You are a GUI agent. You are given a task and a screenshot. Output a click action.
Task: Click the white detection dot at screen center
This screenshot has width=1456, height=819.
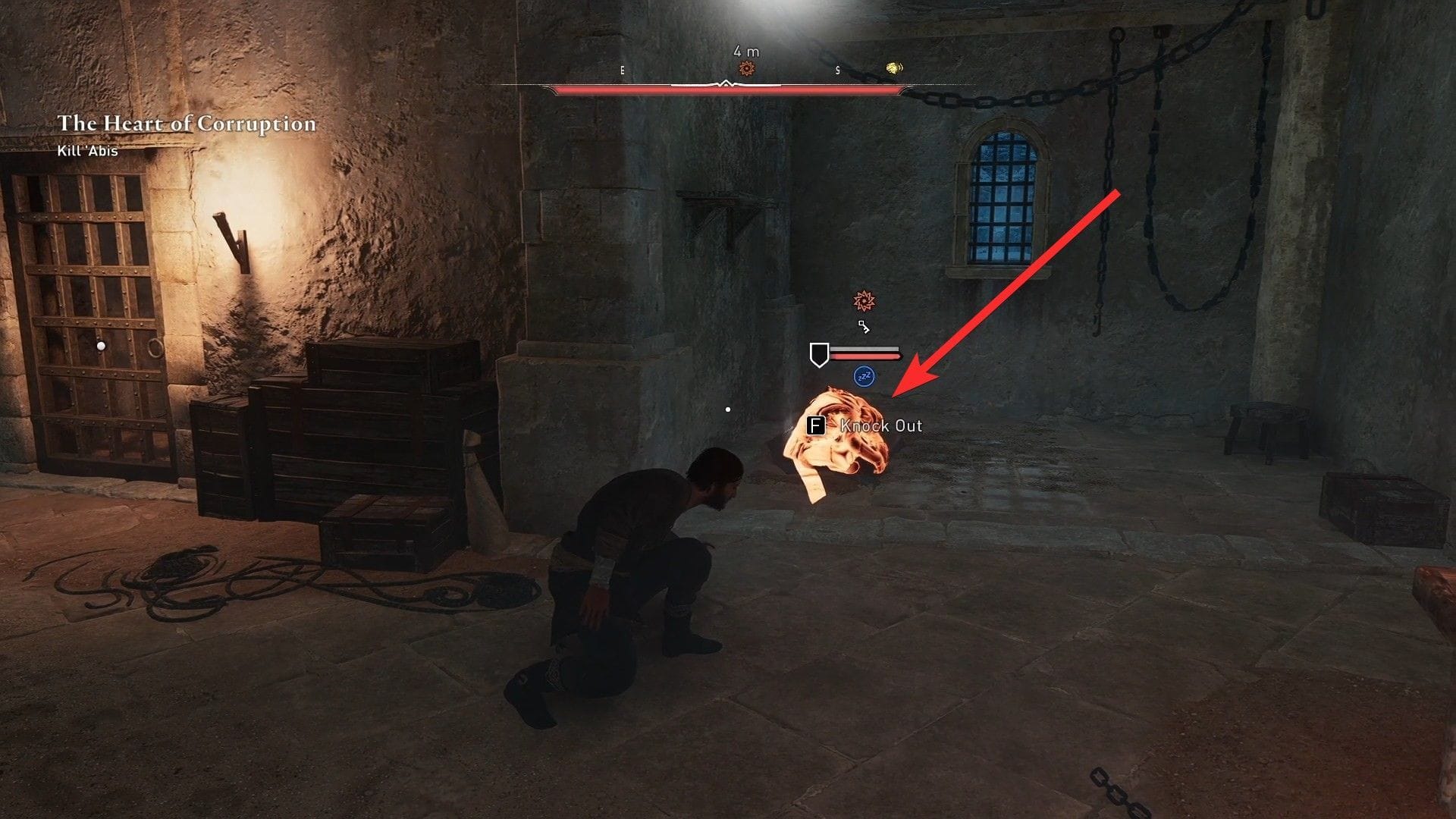(729, 408)
